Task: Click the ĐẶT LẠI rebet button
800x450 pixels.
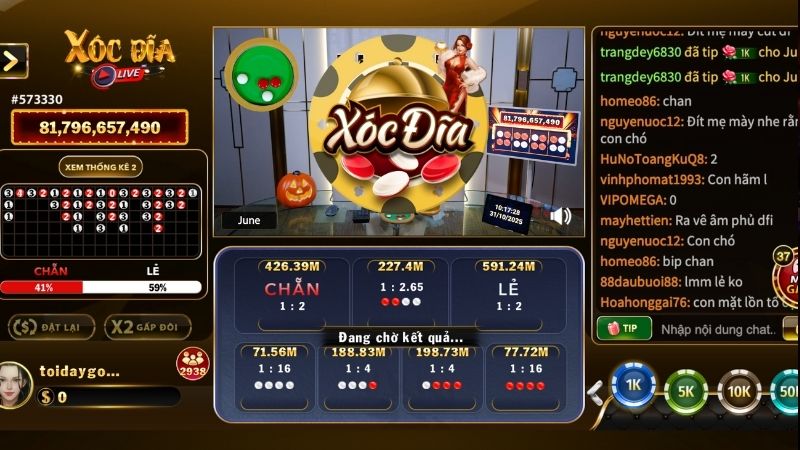Action: point(51,327)
